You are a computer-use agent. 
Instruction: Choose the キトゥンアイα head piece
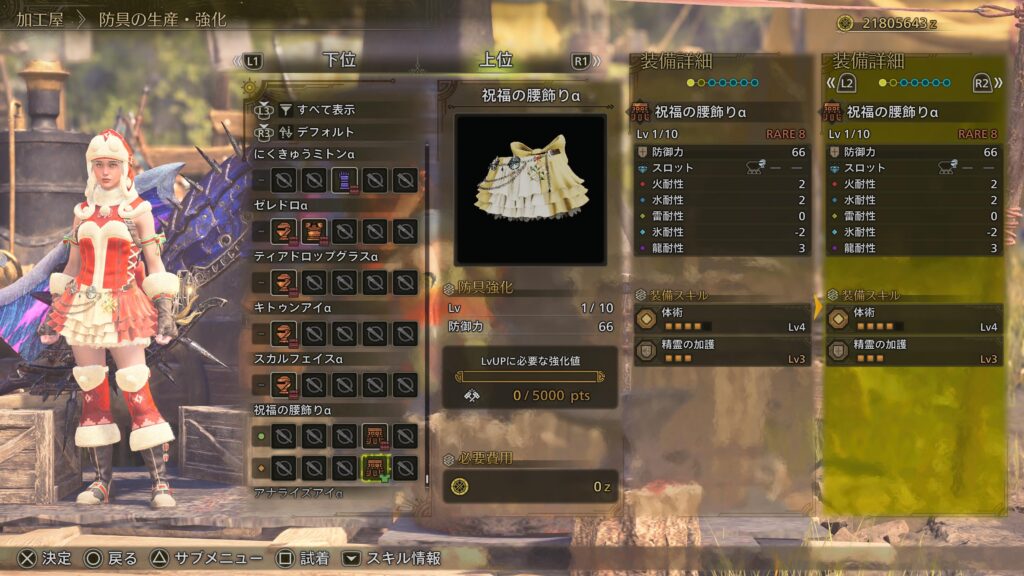click(x=285, y=333)
